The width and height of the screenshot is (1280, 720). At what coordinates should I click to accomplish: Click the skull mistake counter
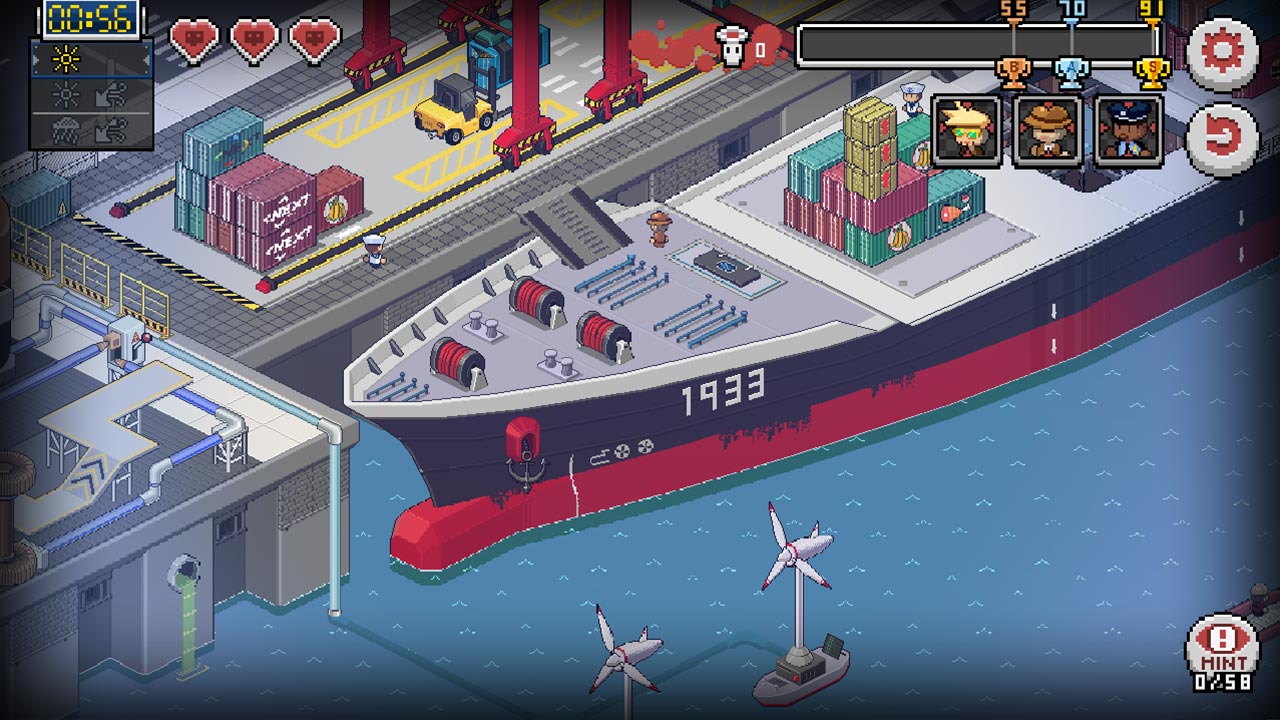(731, 47)
